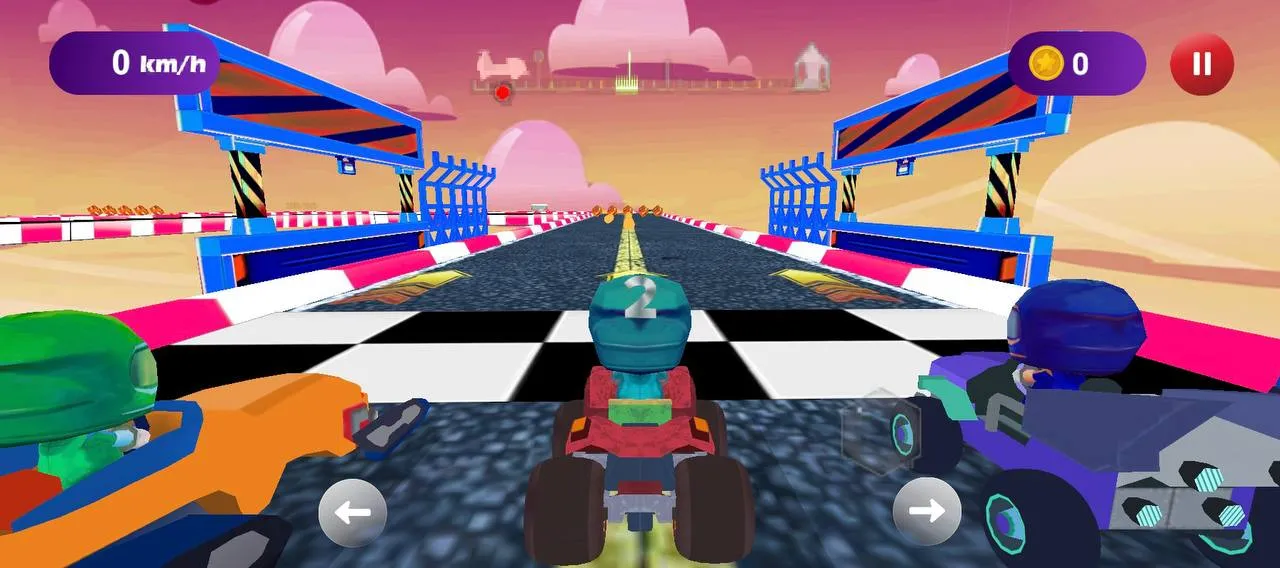Steer left with the left arrow button
This screenshot has height=568, width=1280.
(352, 513)
